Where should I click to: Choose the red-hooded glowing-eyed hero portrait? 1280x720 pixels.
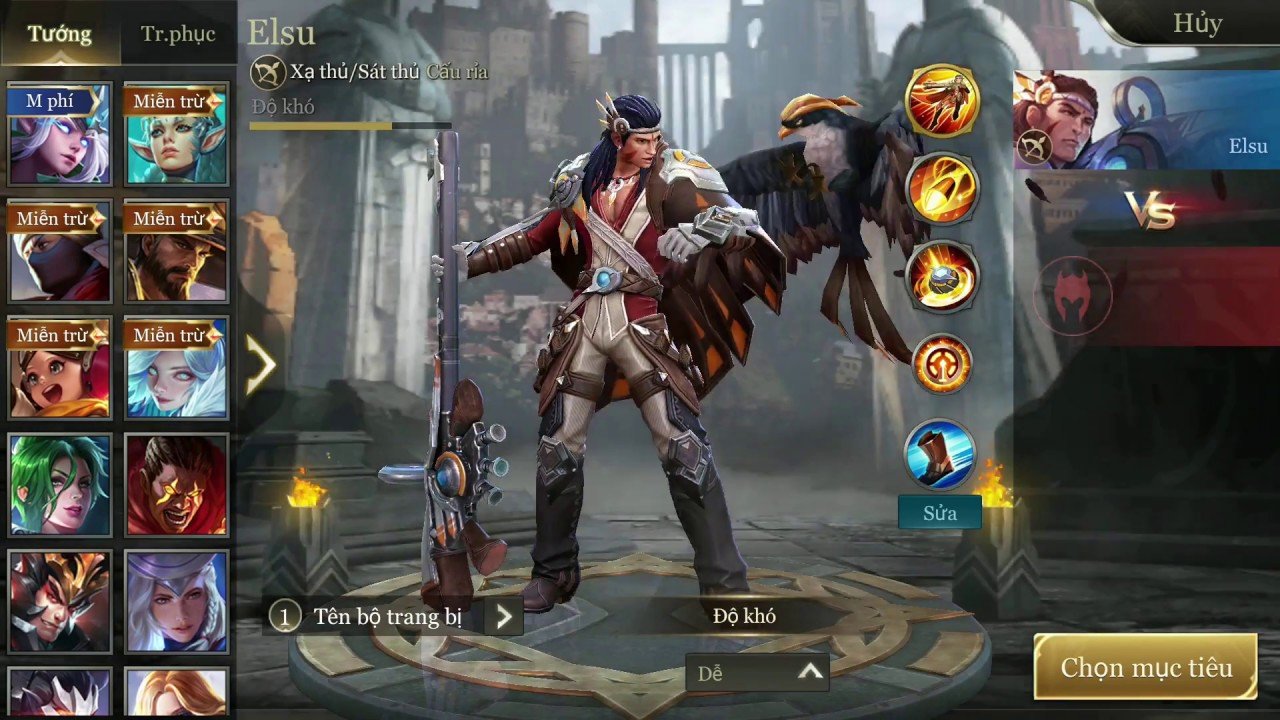[176, 485]
